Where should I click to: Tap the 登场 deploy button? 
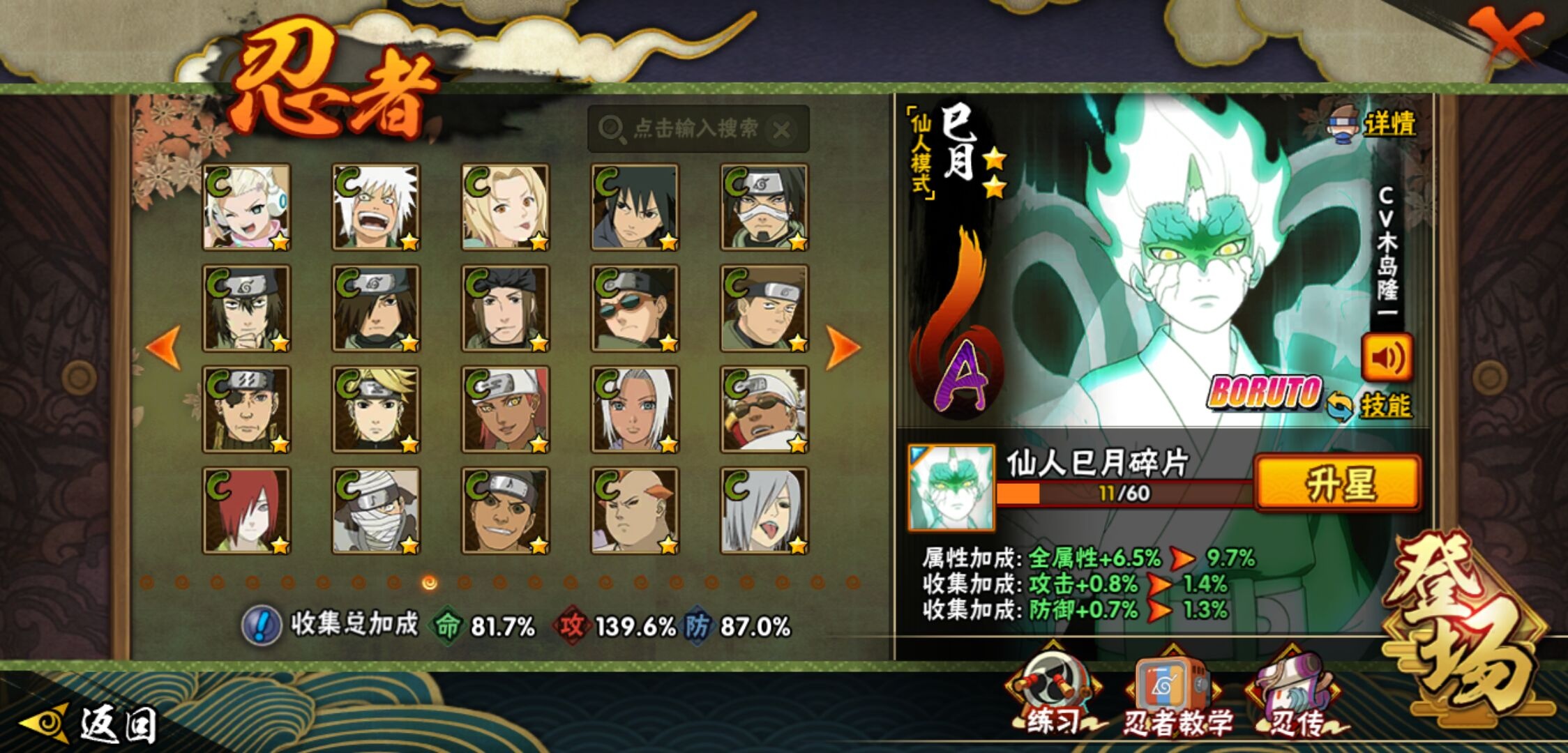point(1465,627)
